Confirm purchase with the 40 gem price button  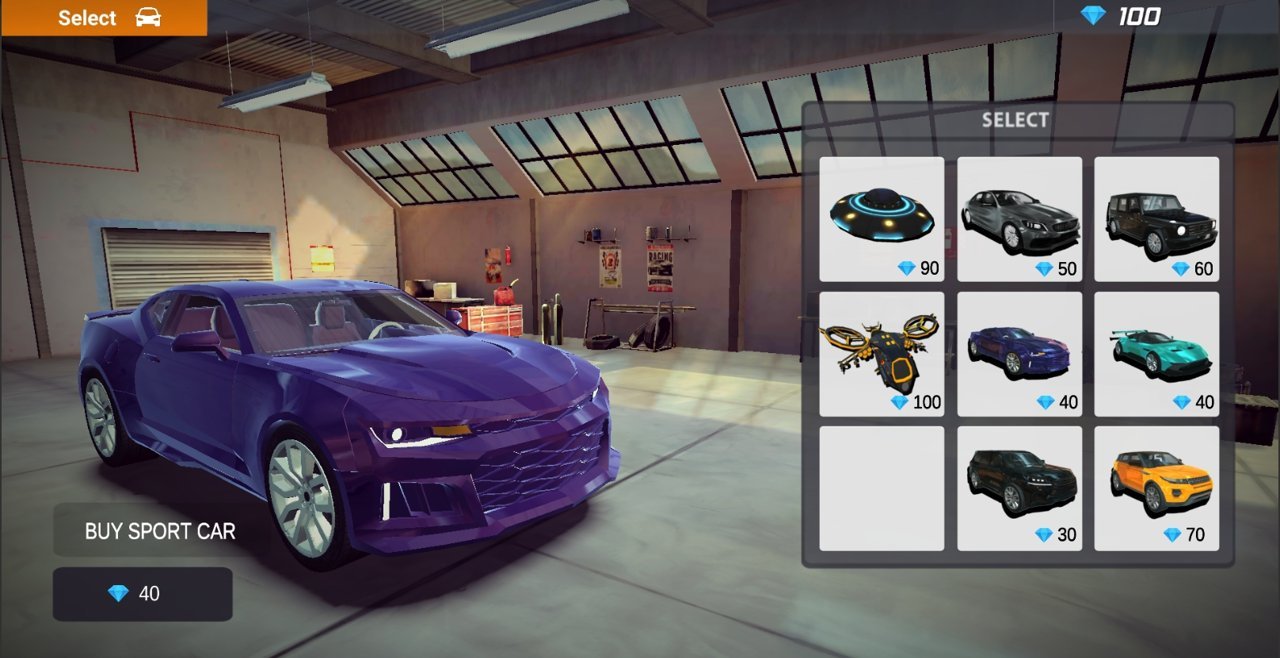pos(142,594)
